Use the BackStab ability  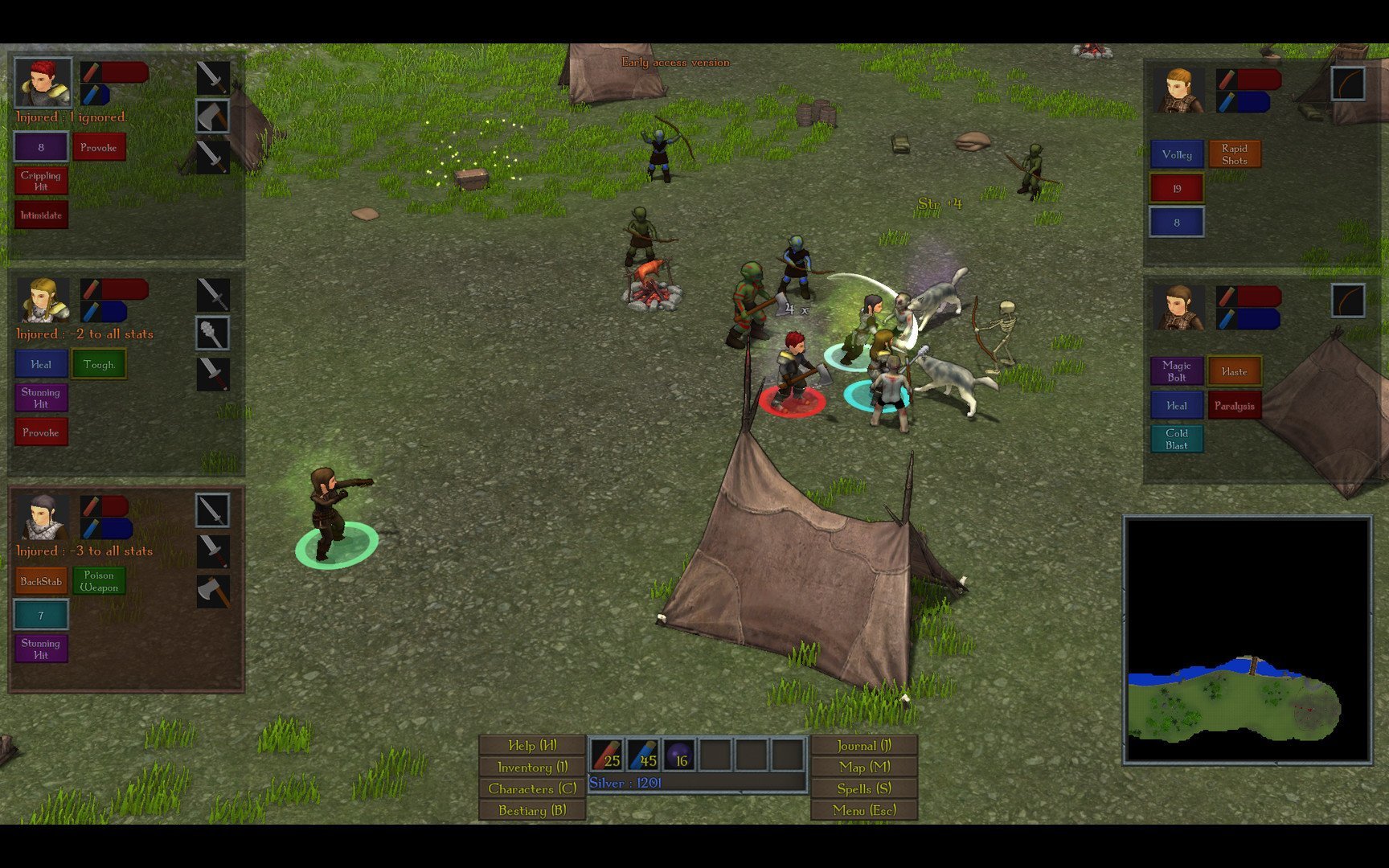[41, 581]
